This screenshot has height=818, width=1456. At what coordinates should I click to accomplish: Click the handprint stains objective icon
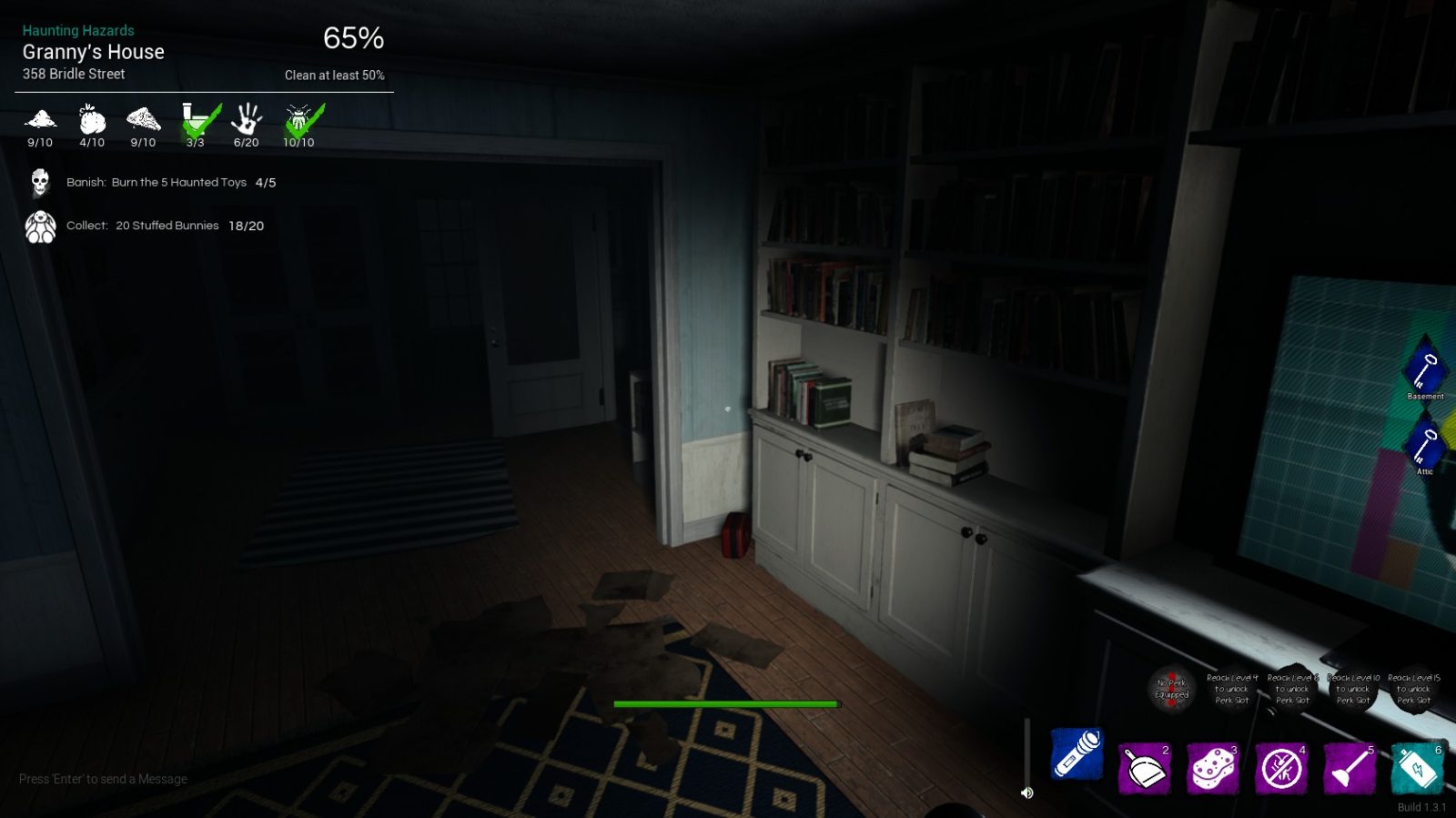click(x=247, y=119)
